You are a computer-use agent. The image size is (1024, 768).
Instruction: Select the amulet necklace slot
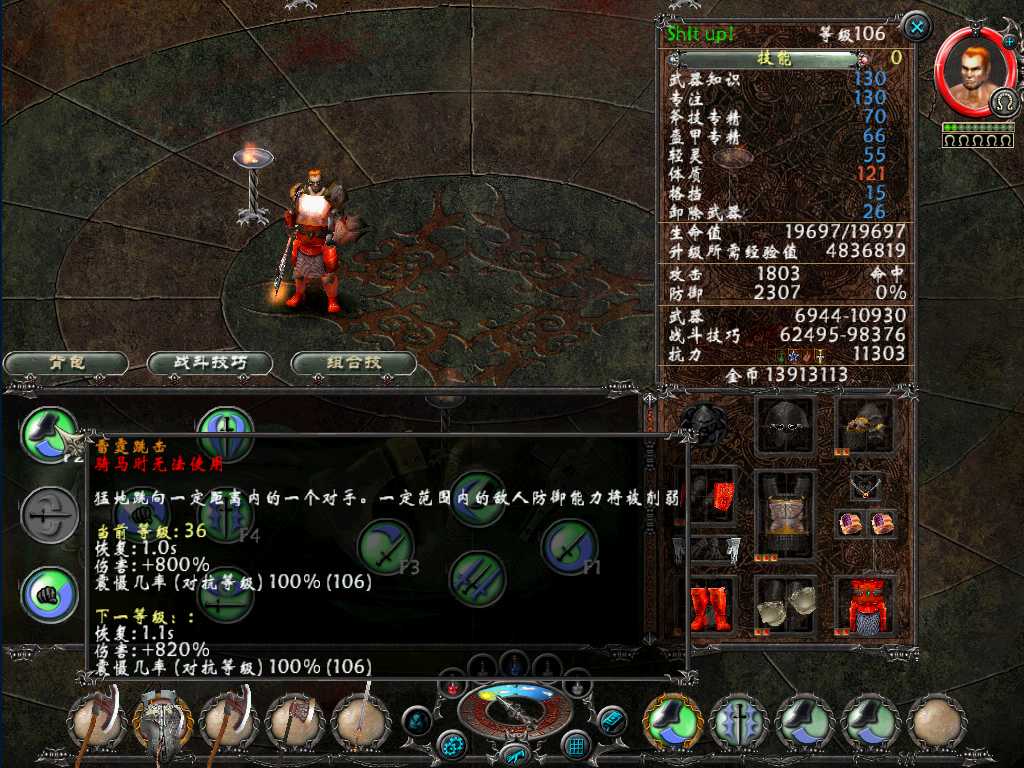(864, 487)
